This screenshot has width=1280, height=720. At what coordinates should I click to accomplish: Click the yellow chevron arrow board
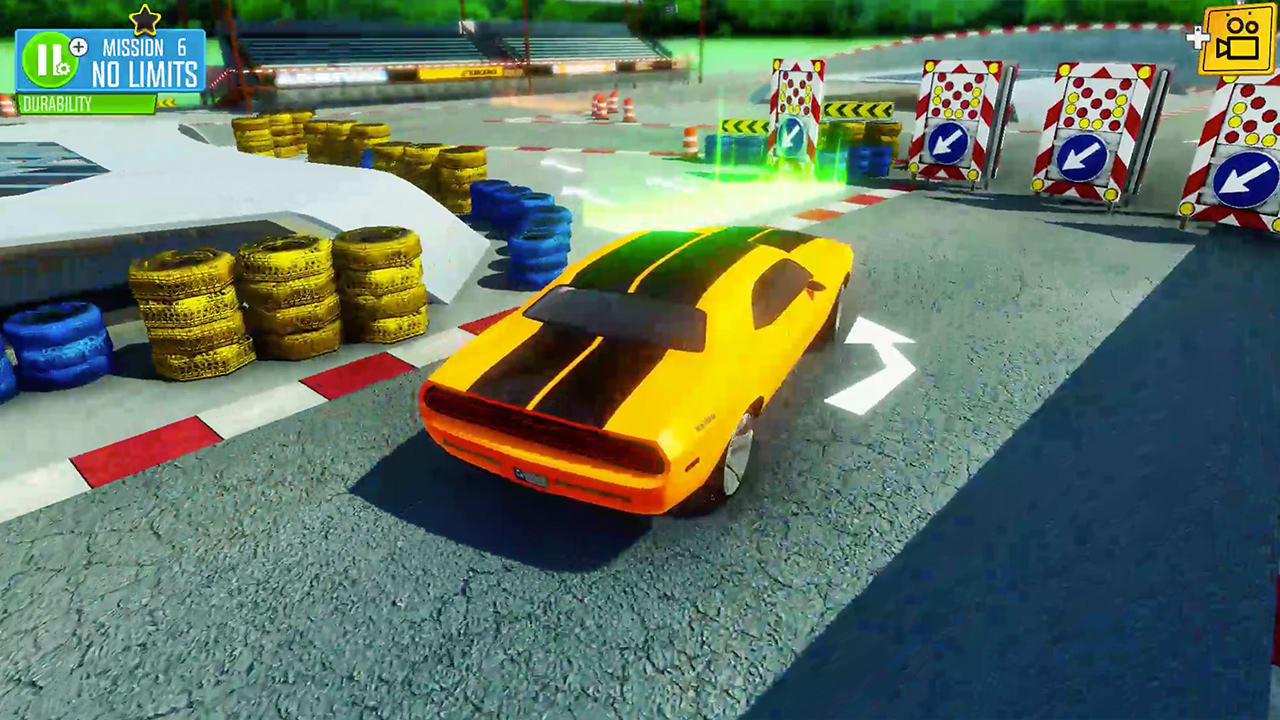coord(743,125)
